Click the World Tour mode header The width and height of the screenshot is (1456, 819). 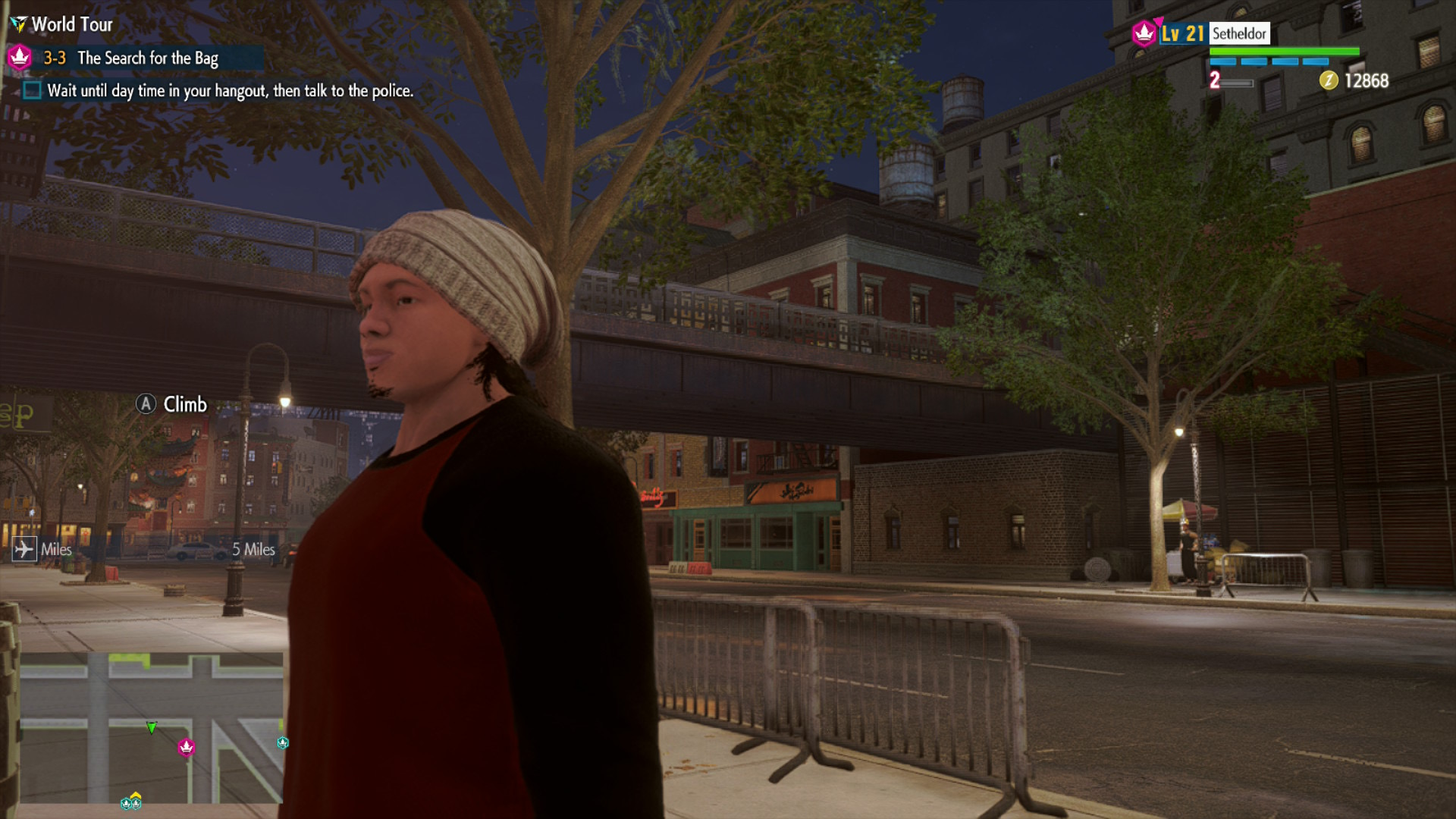pos(72,24)
